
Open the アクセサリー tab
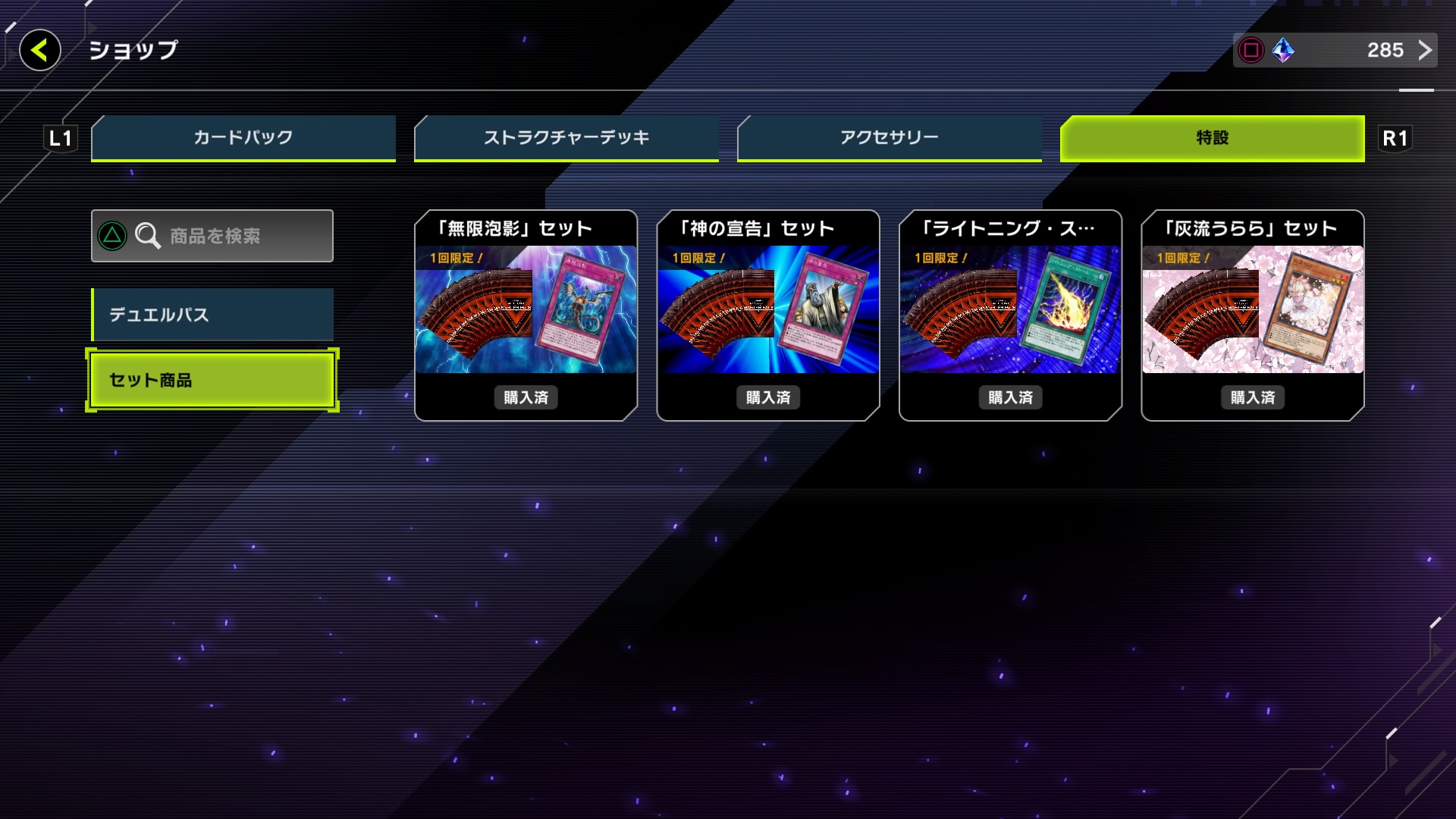click(888, 137)
